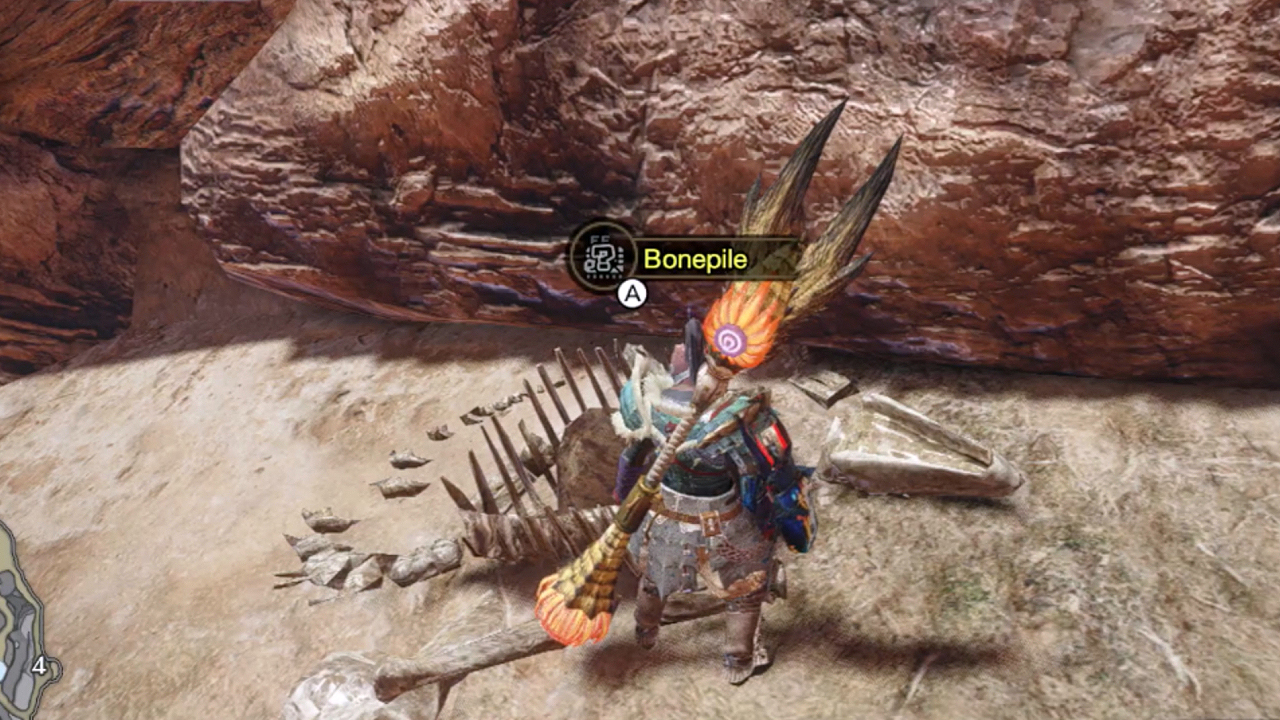The image size is (1280, 720).
Task: Select area number 4 on the minimap
Action: [x=39, y=667]
